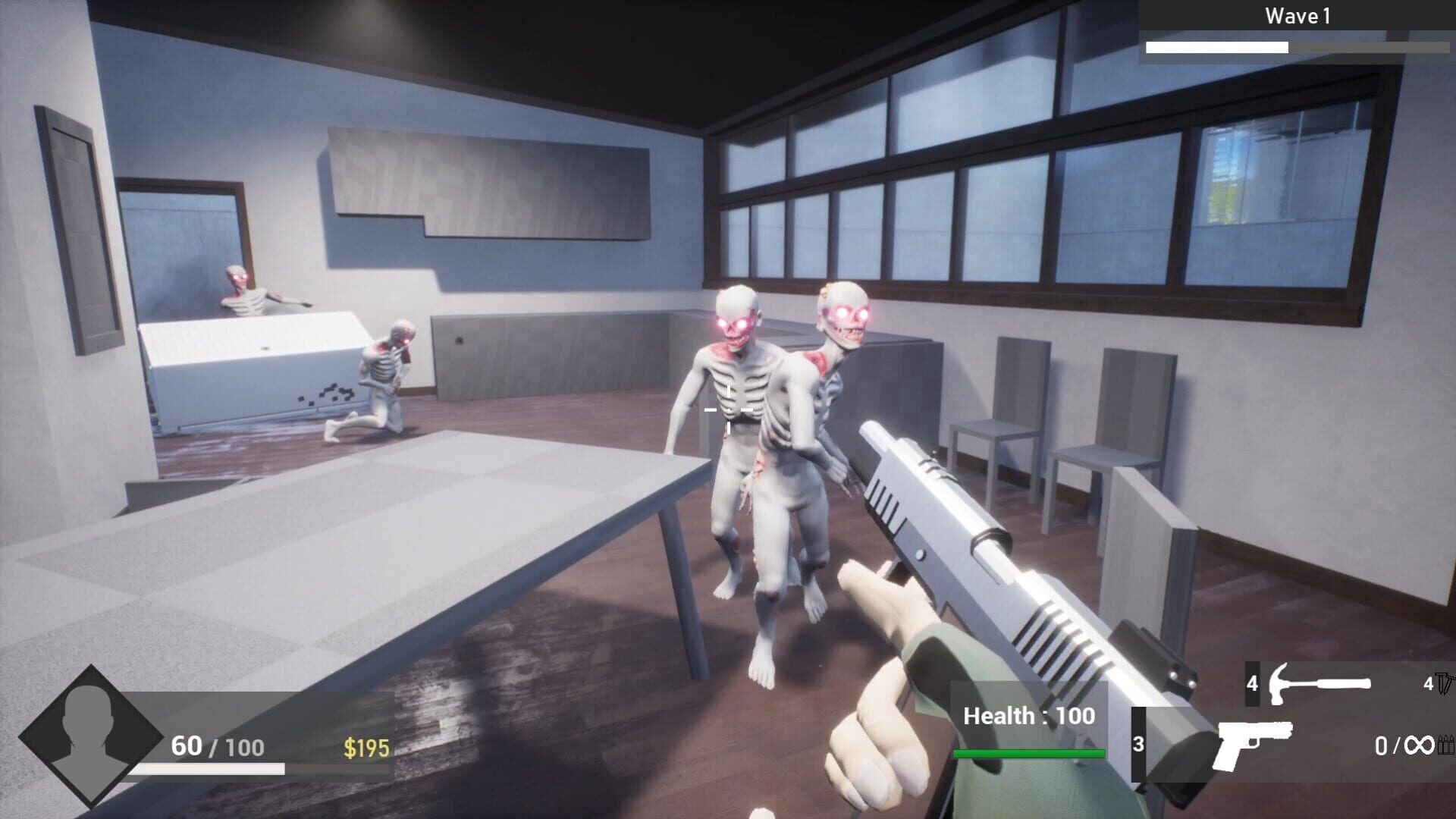This screenshot has width=1456, height=819.
Task: Click the knife count number 4
Action: 1429,684
